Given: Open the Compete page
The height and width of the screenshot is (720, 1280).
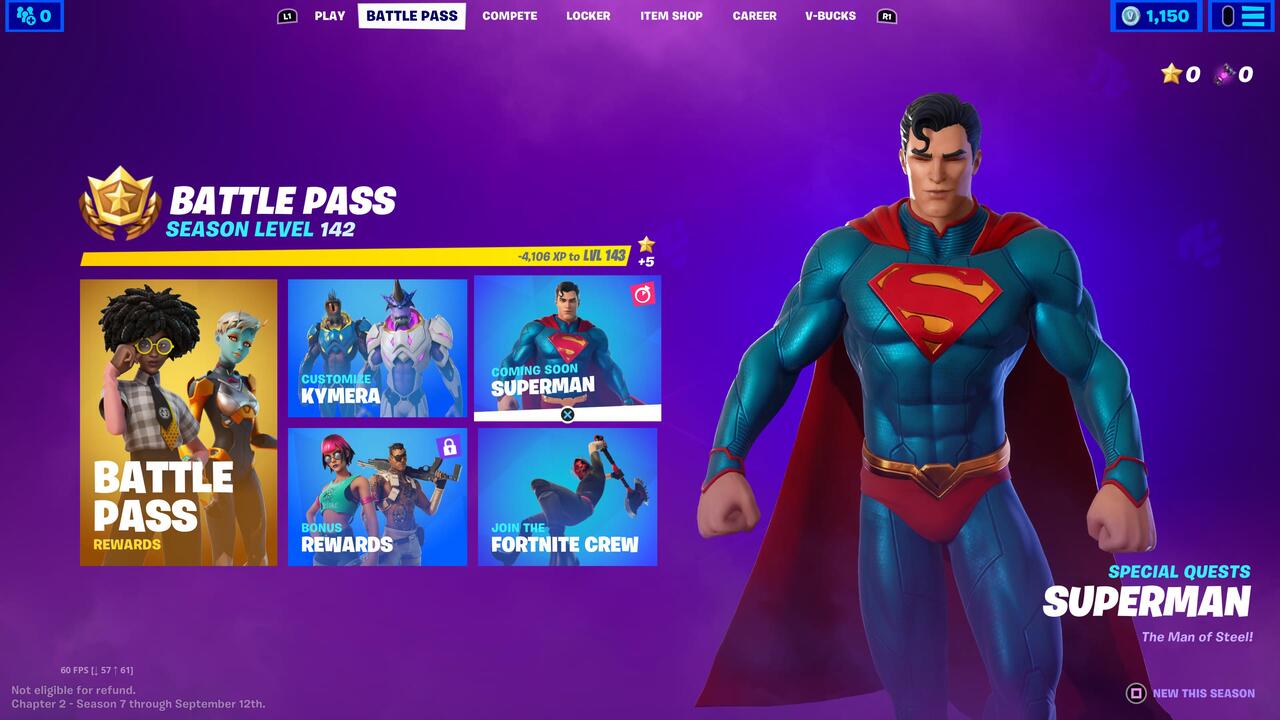Looking at the screenshot, I should click(509, 16).
